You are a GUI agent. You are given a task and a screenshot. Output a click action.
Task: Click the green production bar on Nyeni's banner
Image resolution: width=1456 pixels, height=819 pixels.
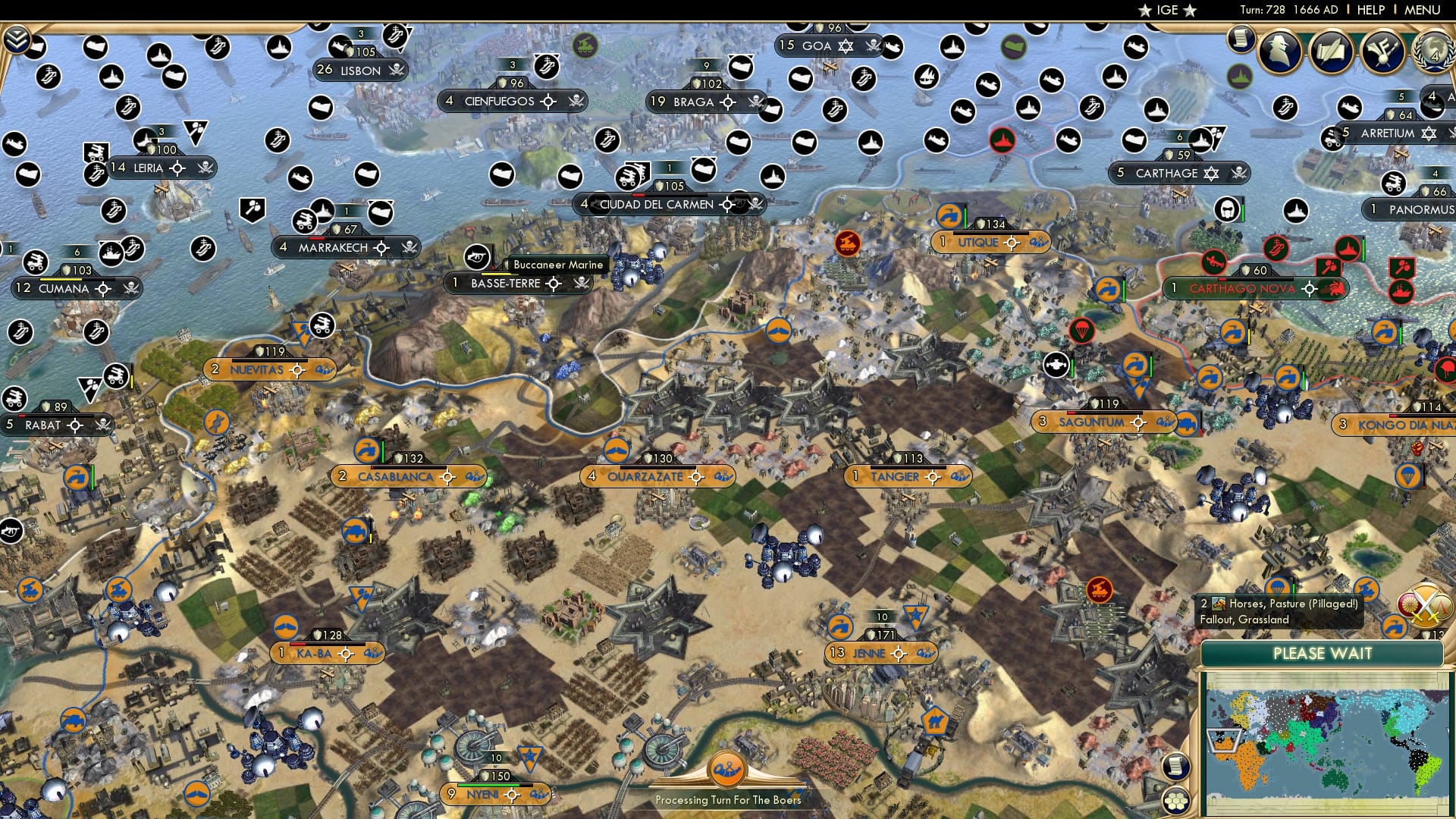488,786
